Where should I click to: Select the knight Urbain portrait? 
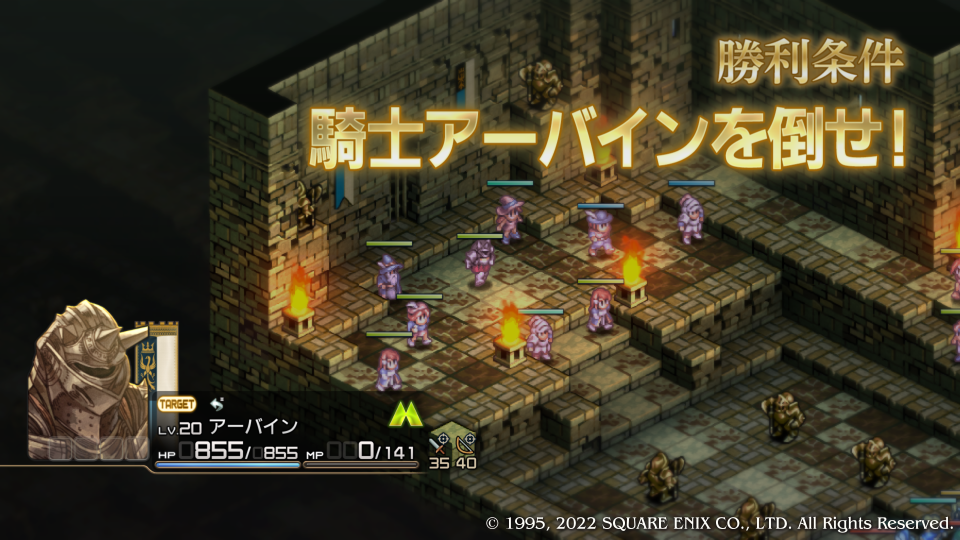click(x=90, y=380)
